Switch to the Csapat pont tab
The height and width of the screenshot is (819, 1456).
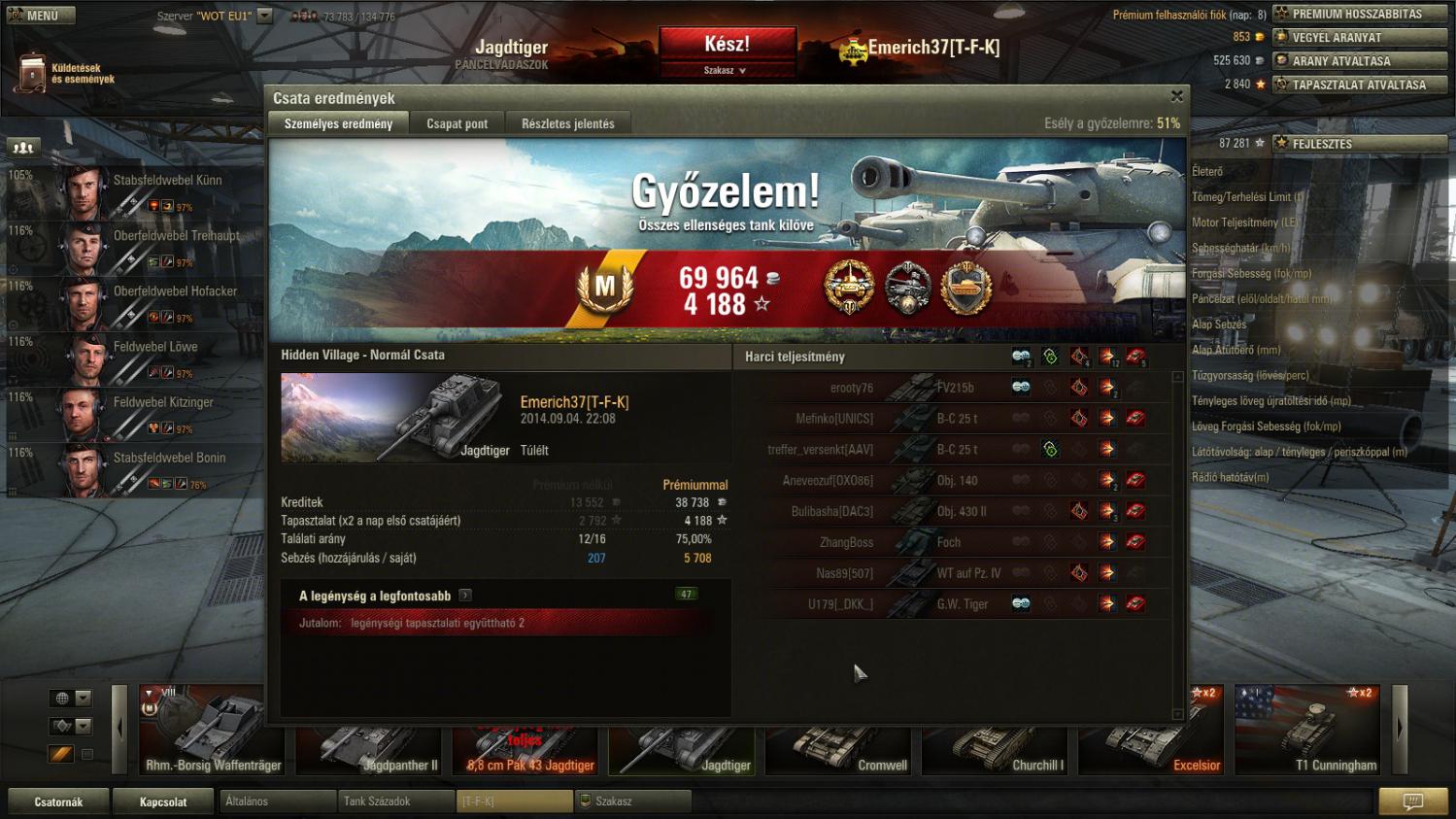click(457, 123)
